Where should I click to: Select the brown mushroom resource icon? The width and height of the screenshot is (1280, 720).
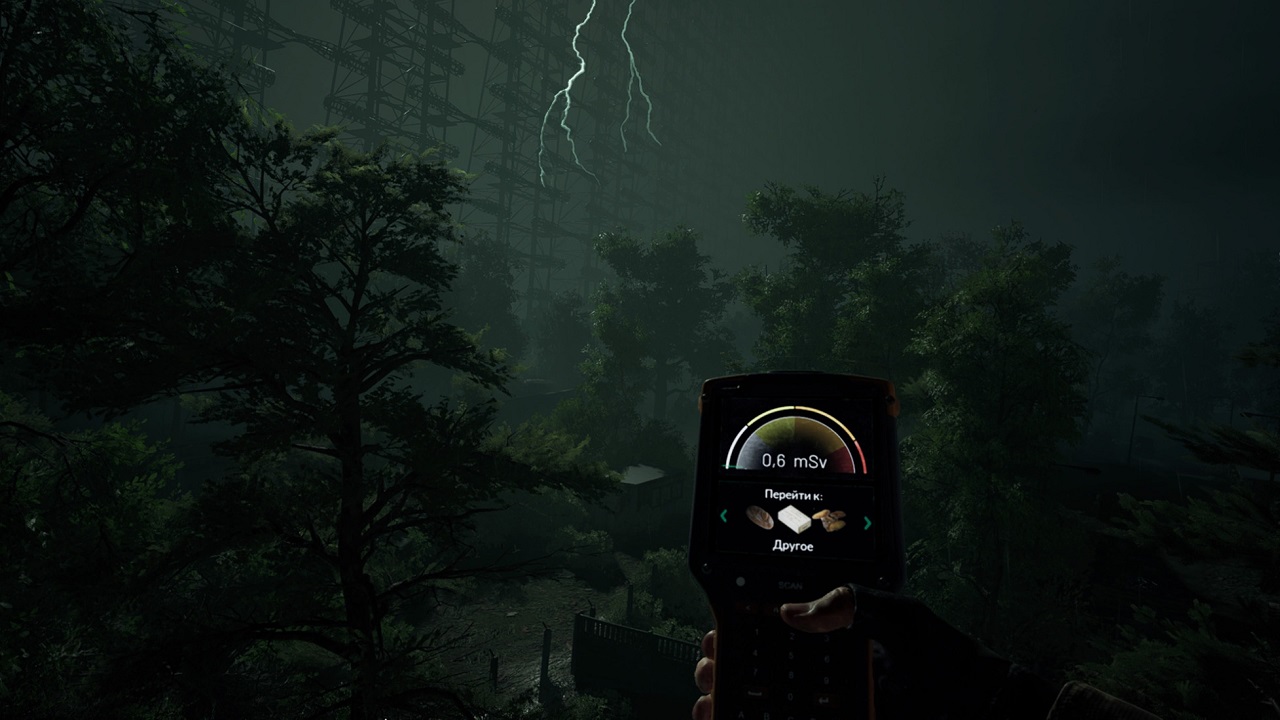click(x=760, y=518)
